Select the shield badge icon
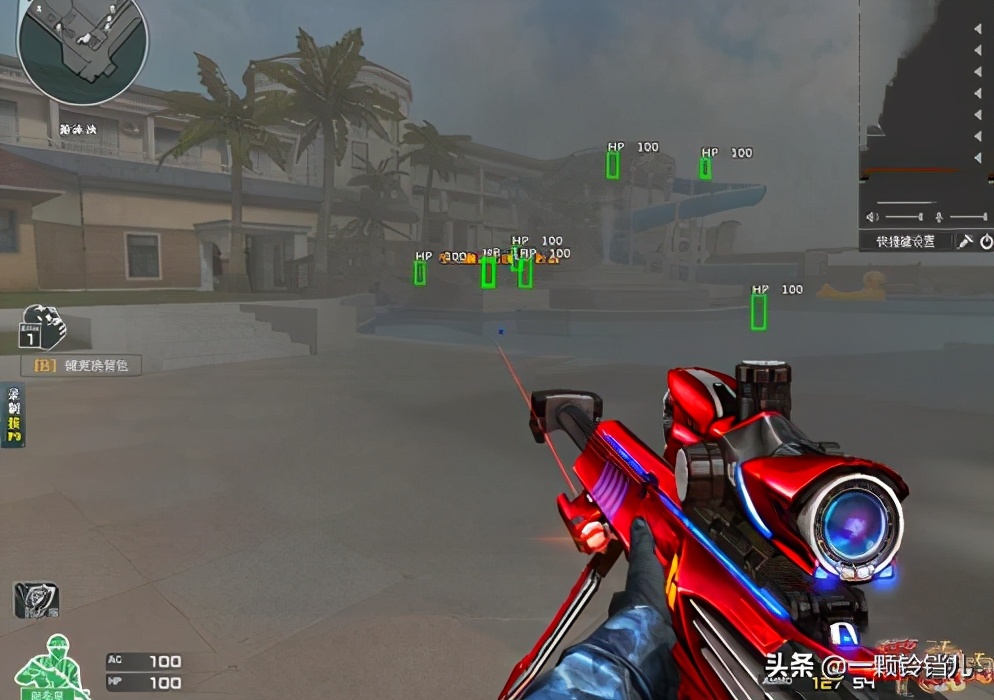994x700 pixels. 36,601
